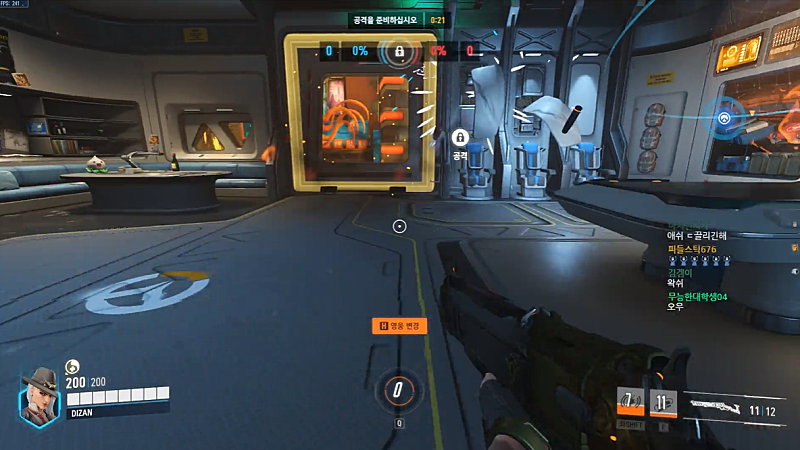The image size is (800, 450).
Task: Click the ultimate charge meter
Action: 399,391
